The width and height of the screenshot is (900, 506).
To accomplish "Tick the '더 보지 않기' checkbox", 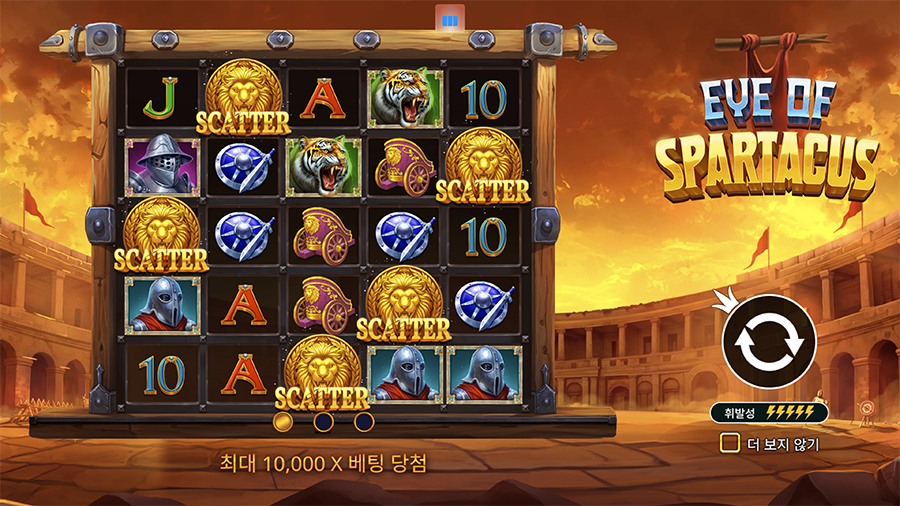I will (731, 443).
